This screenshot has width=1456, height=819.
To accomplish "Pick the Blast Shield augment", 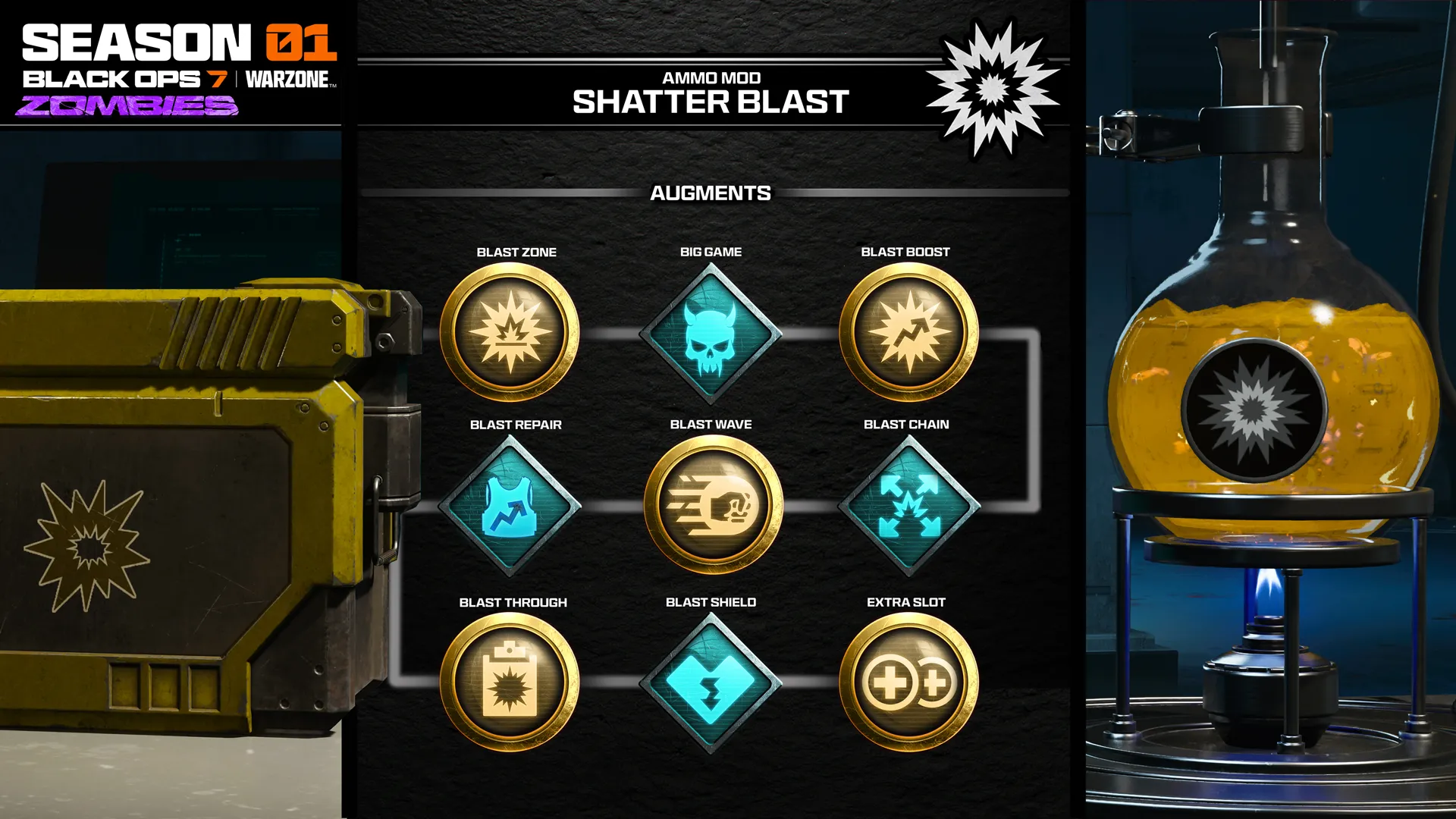I will tap(711, 682).
